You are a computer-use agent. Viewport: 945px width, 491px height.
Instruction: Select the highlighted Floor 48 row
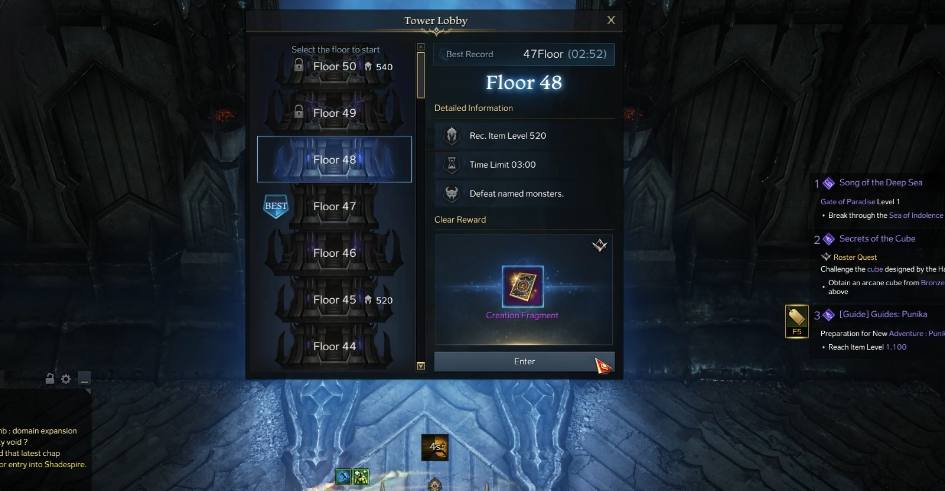(334, 160)
